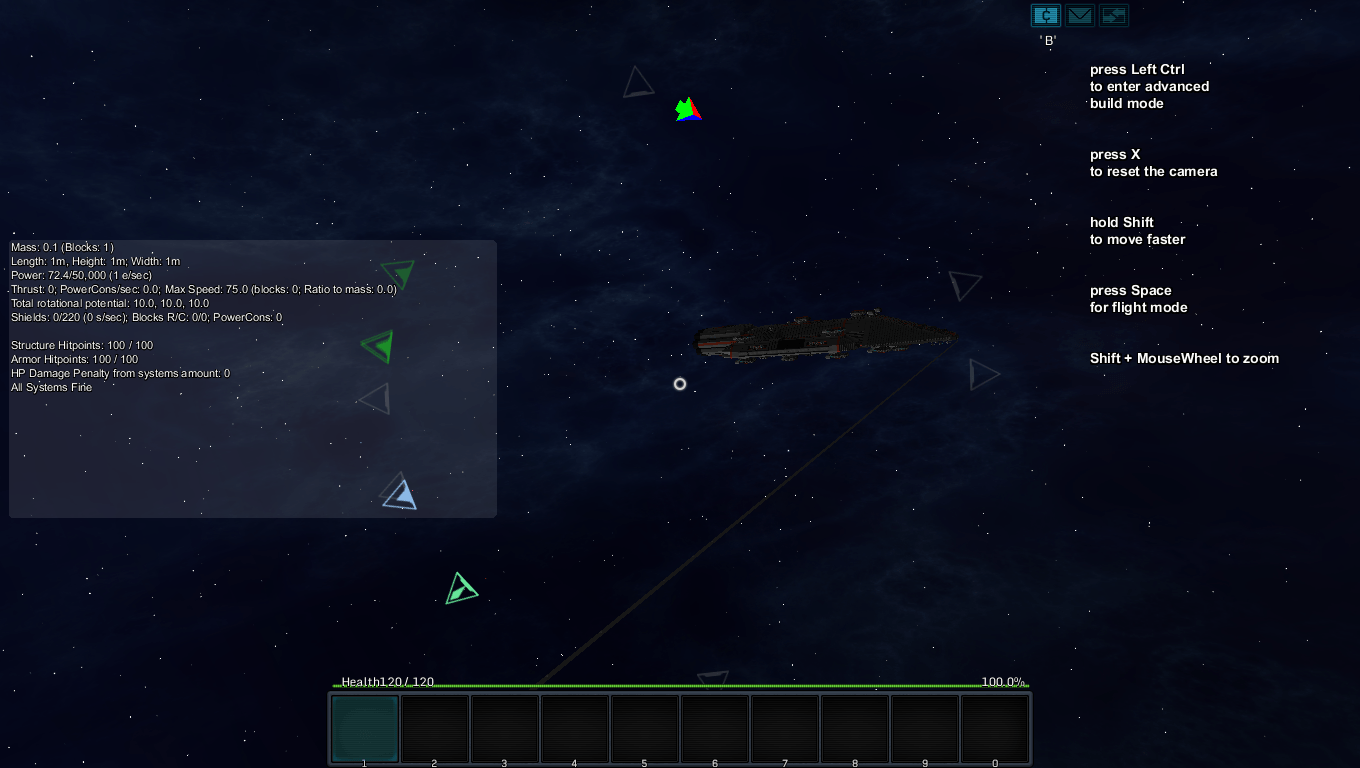
Task: Open the trade arrows icon
Action: pos(1113,16)
